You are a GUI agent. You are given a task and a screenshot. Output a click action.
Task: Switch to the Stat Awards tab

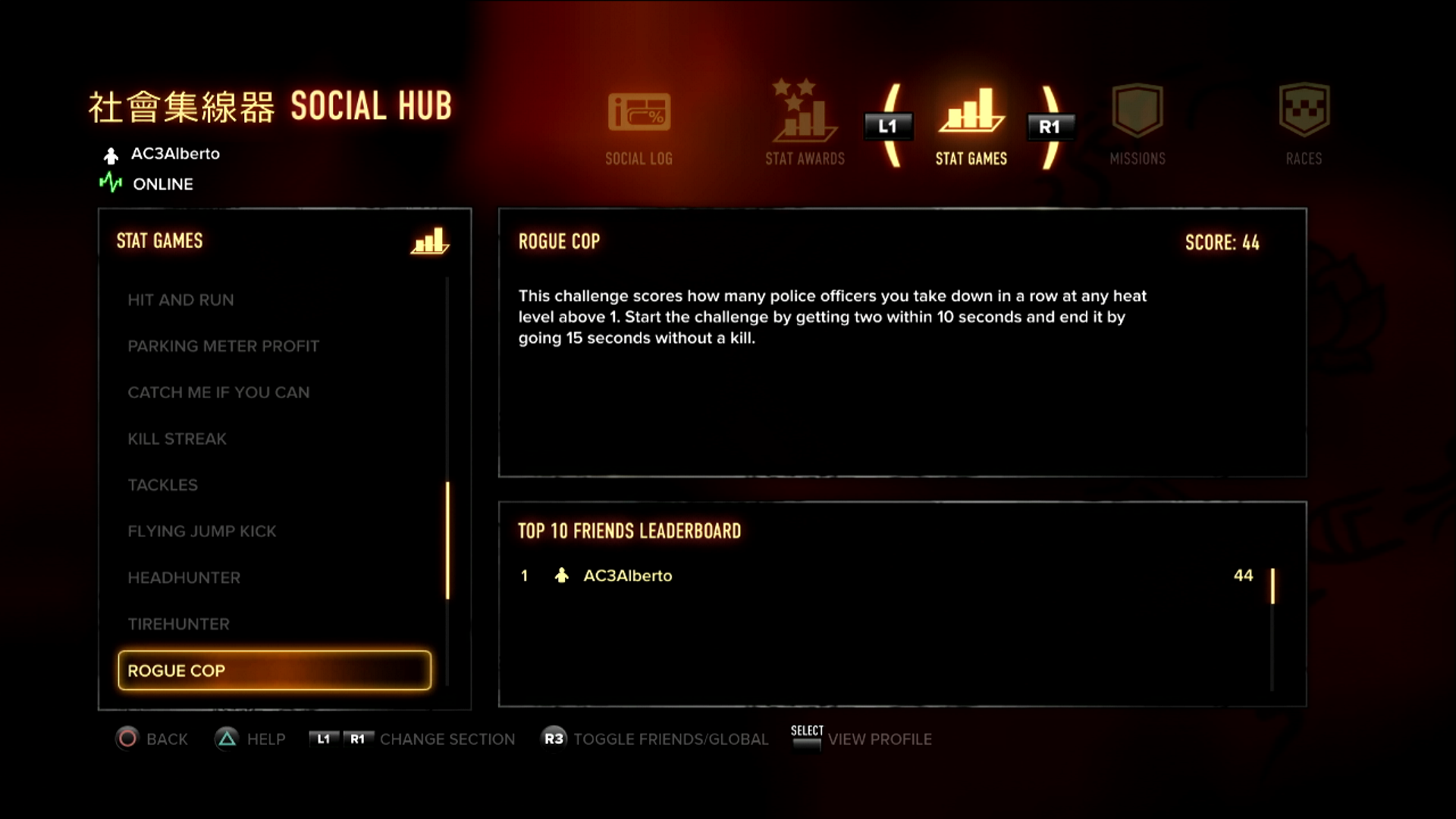[805, 126]
